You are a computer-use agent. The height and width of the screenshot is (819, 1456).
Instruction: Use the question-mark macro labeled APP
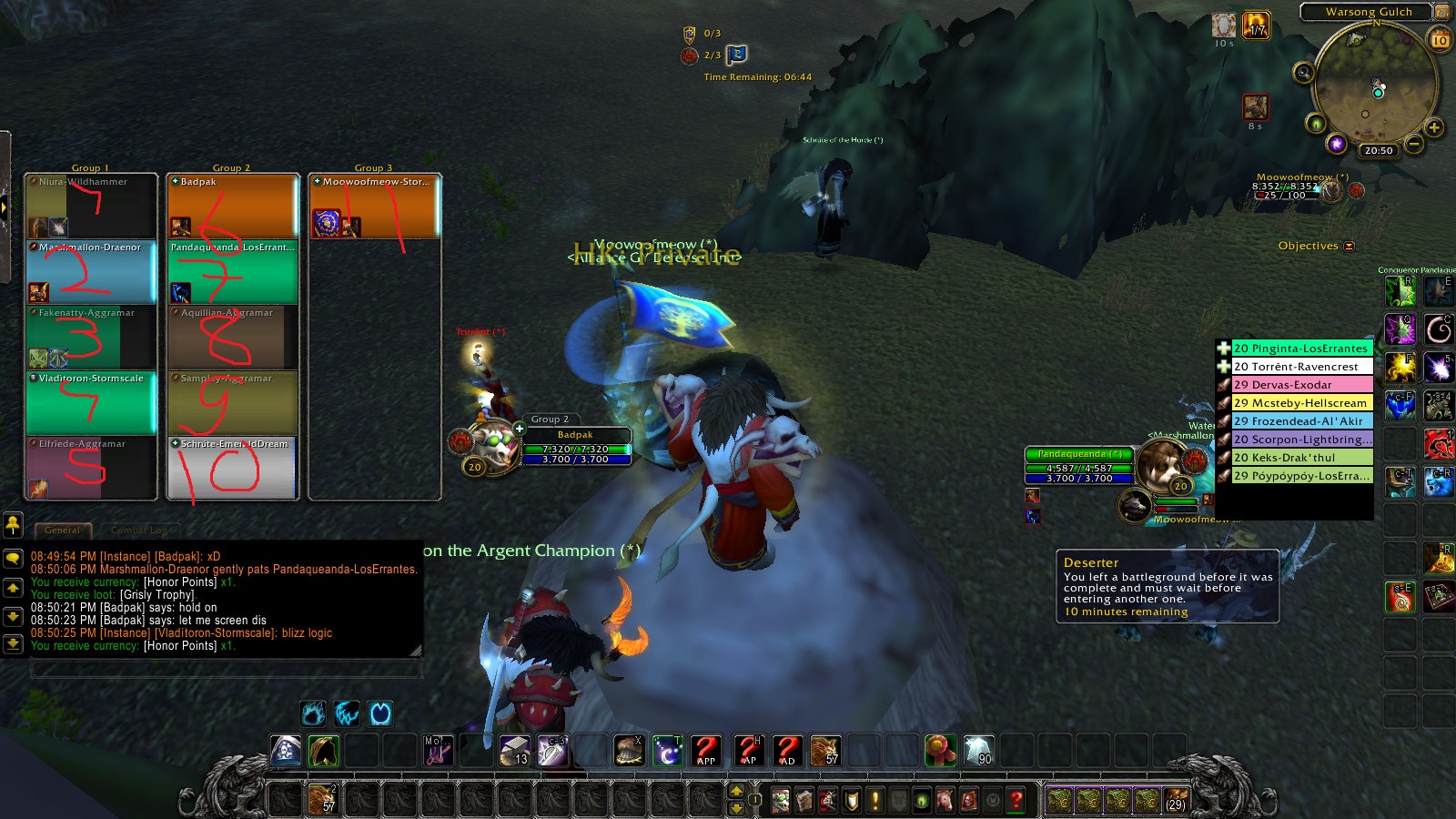pos(705,750)
